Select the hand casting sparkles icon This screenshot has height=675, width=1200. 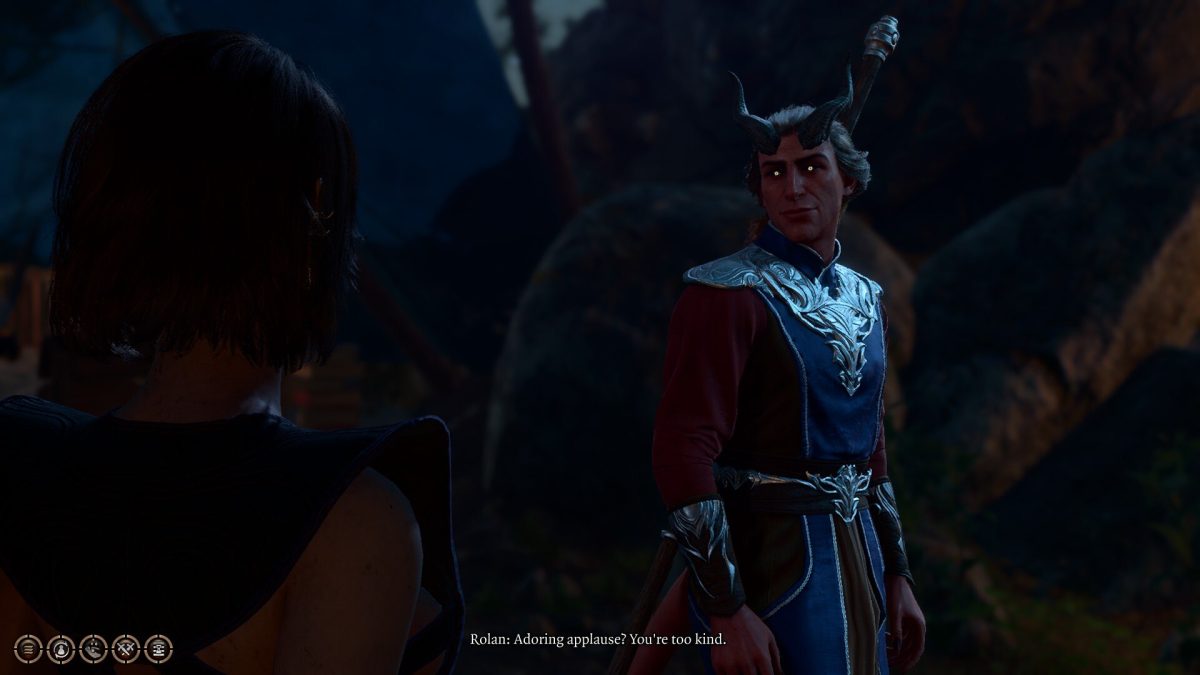coord(93,648)
